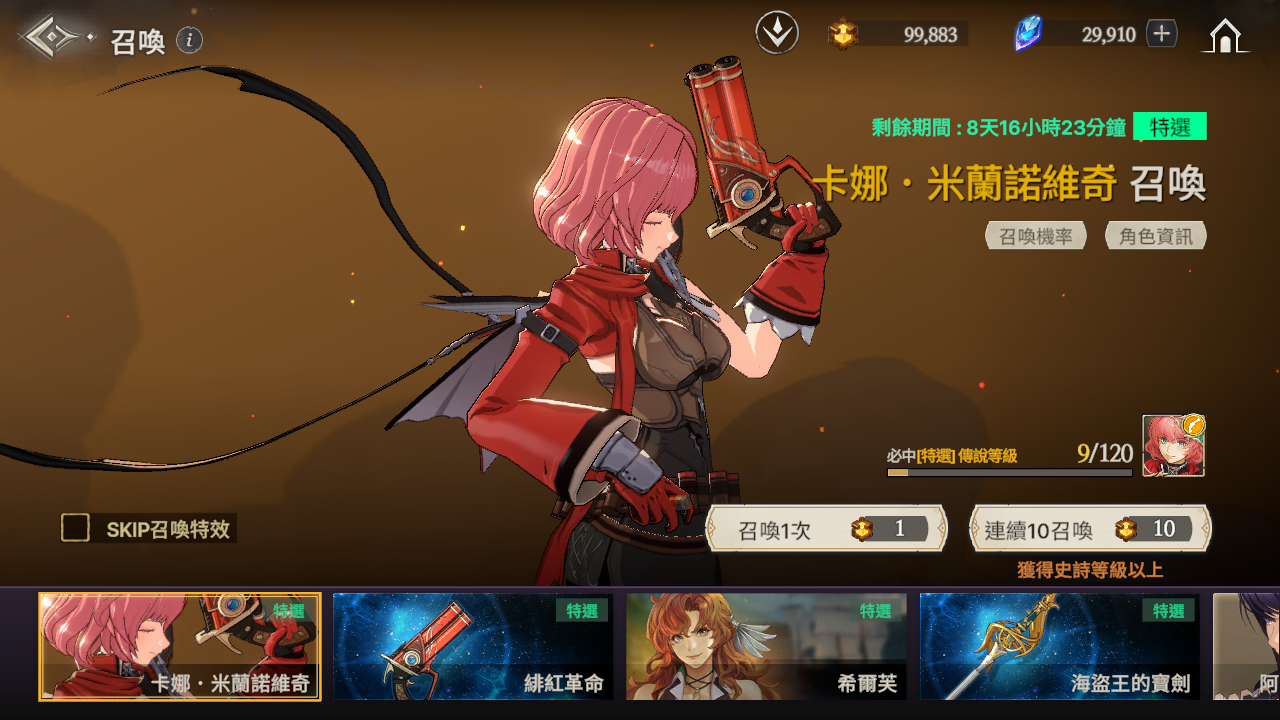The image size is (1280, 720).
Task: Click the downward arrow circle icon
Action: point(777,34)
